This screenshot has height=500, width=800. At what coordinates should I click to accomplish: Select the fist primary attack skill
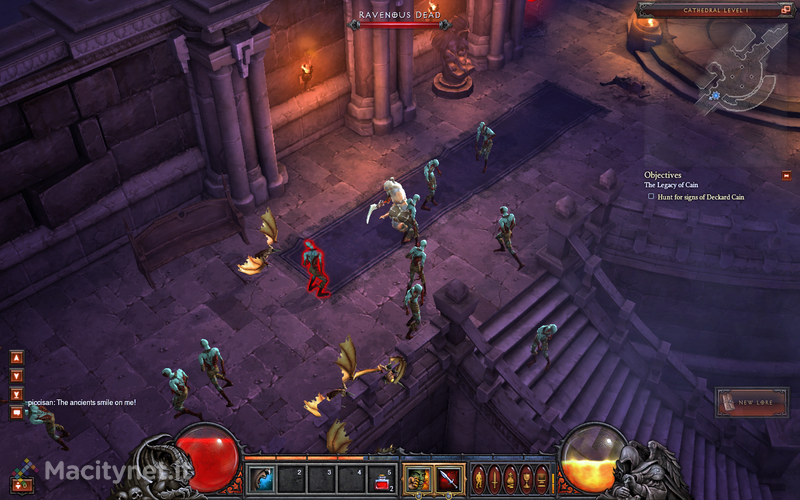[x=417, y=477]
